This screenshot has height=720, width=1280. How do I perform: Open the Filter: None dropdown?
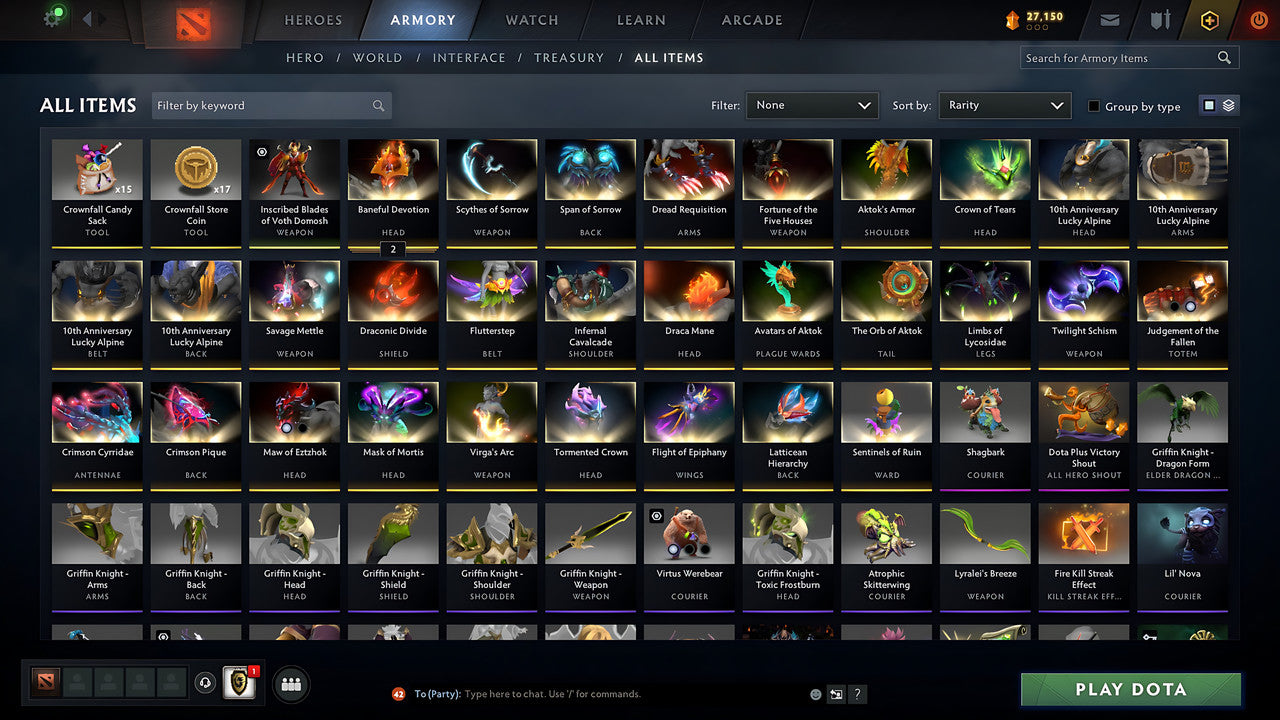tap(810, 105)
